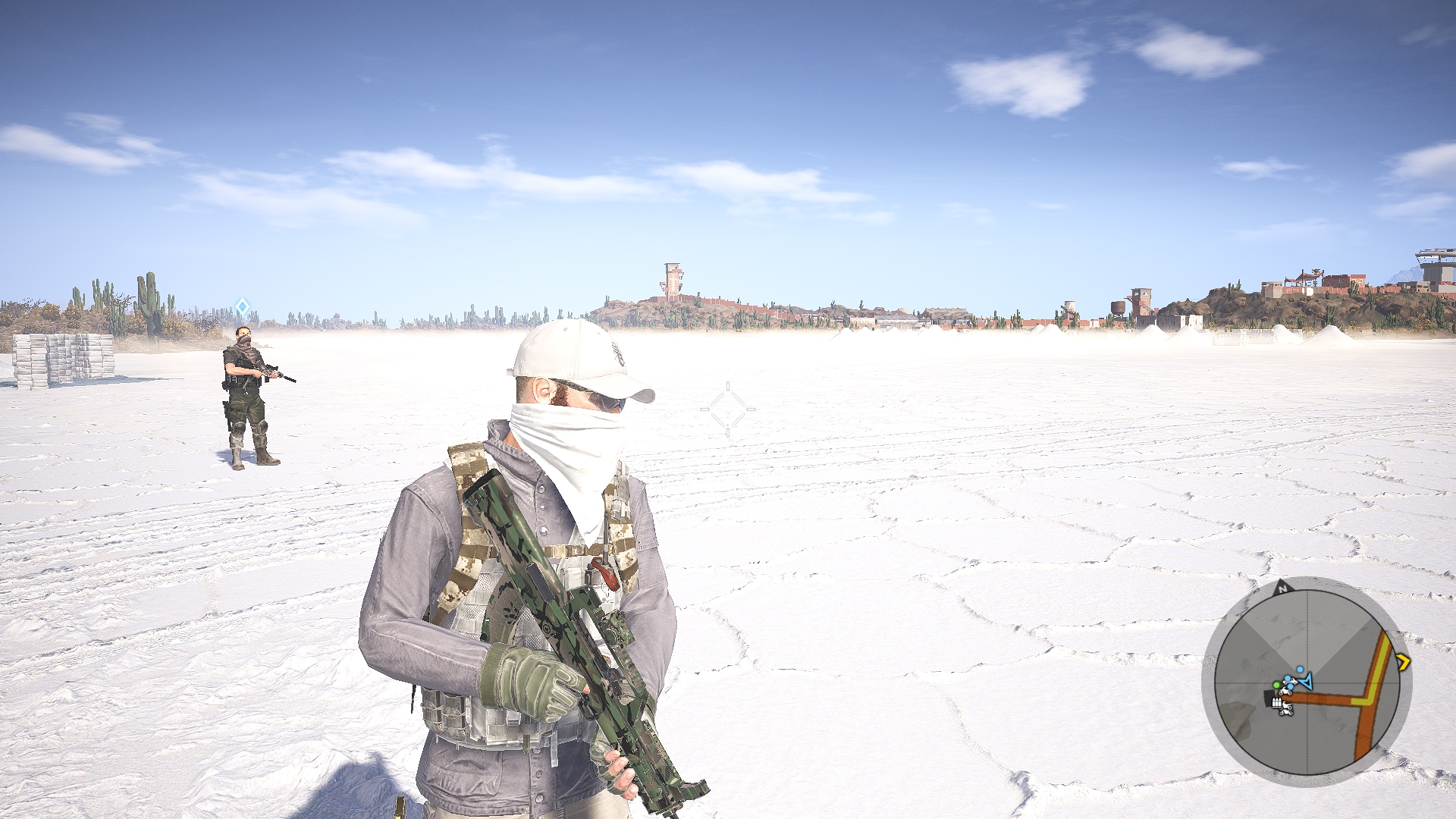This screenshot has width=1456, height=819.
Task: Click the blue diamond marker above the AI teammate
Action: tap(241, 306)
